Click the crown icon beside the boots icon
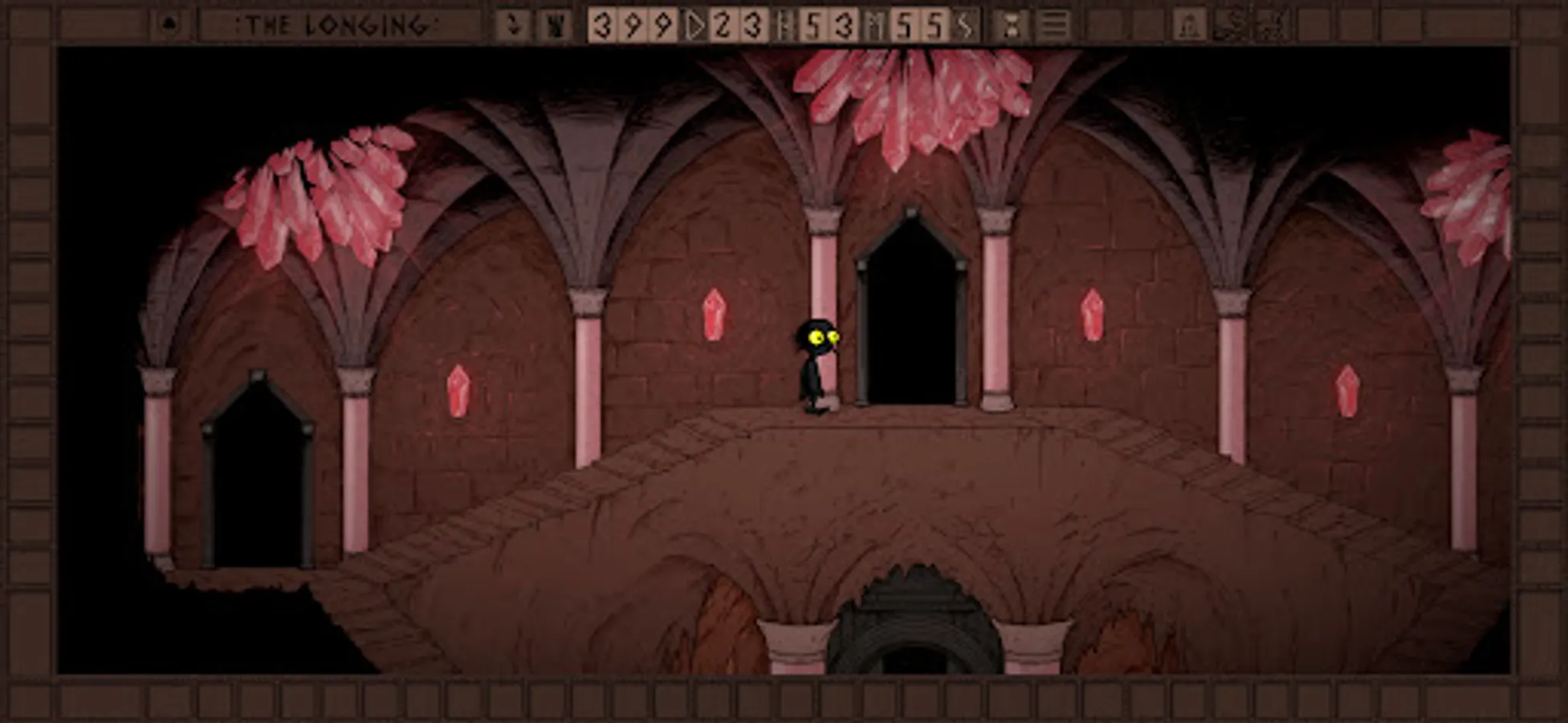 click(556, 24)
